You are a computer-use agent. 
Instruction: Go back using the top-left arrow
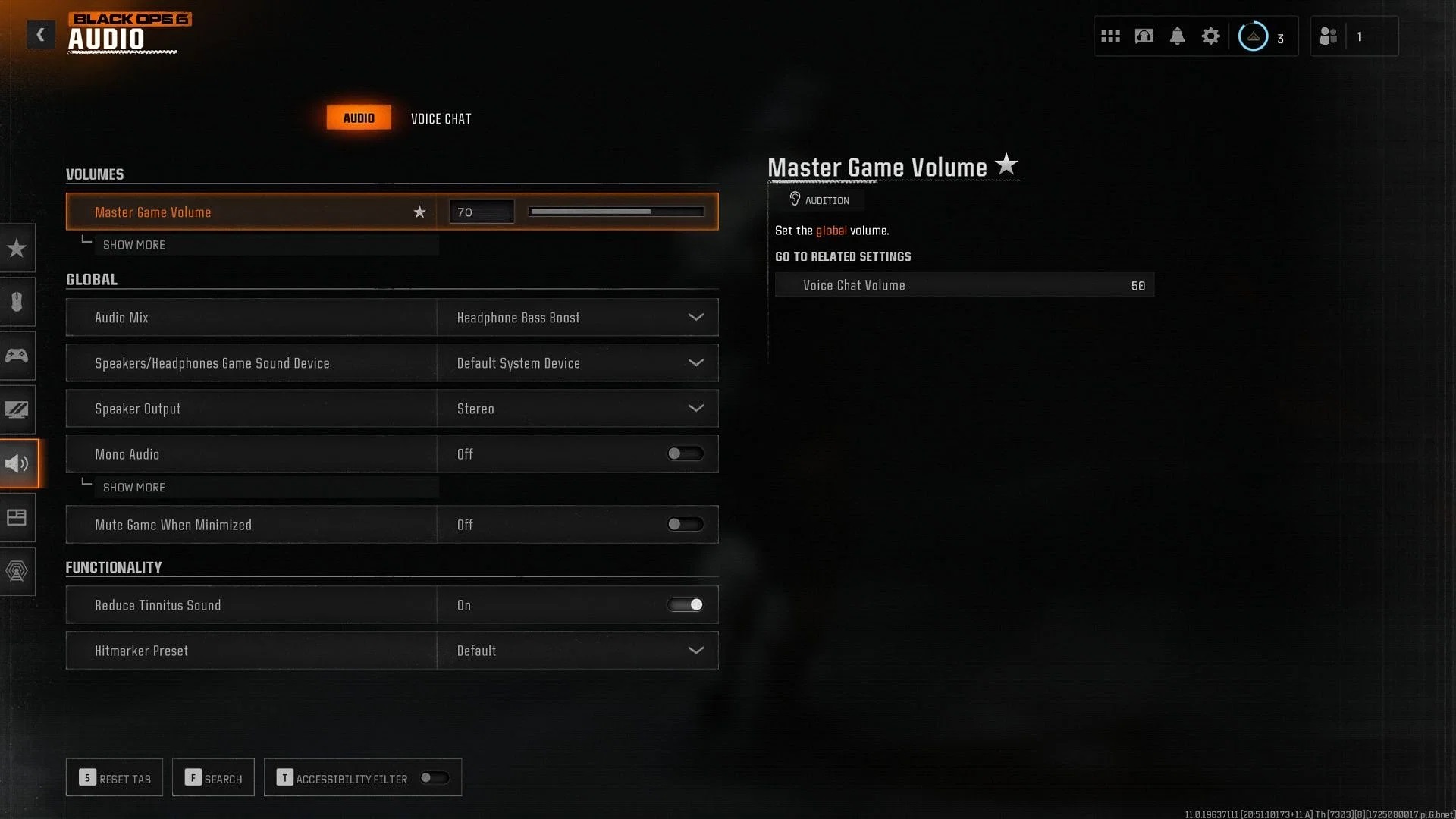[x=40, y=34]
